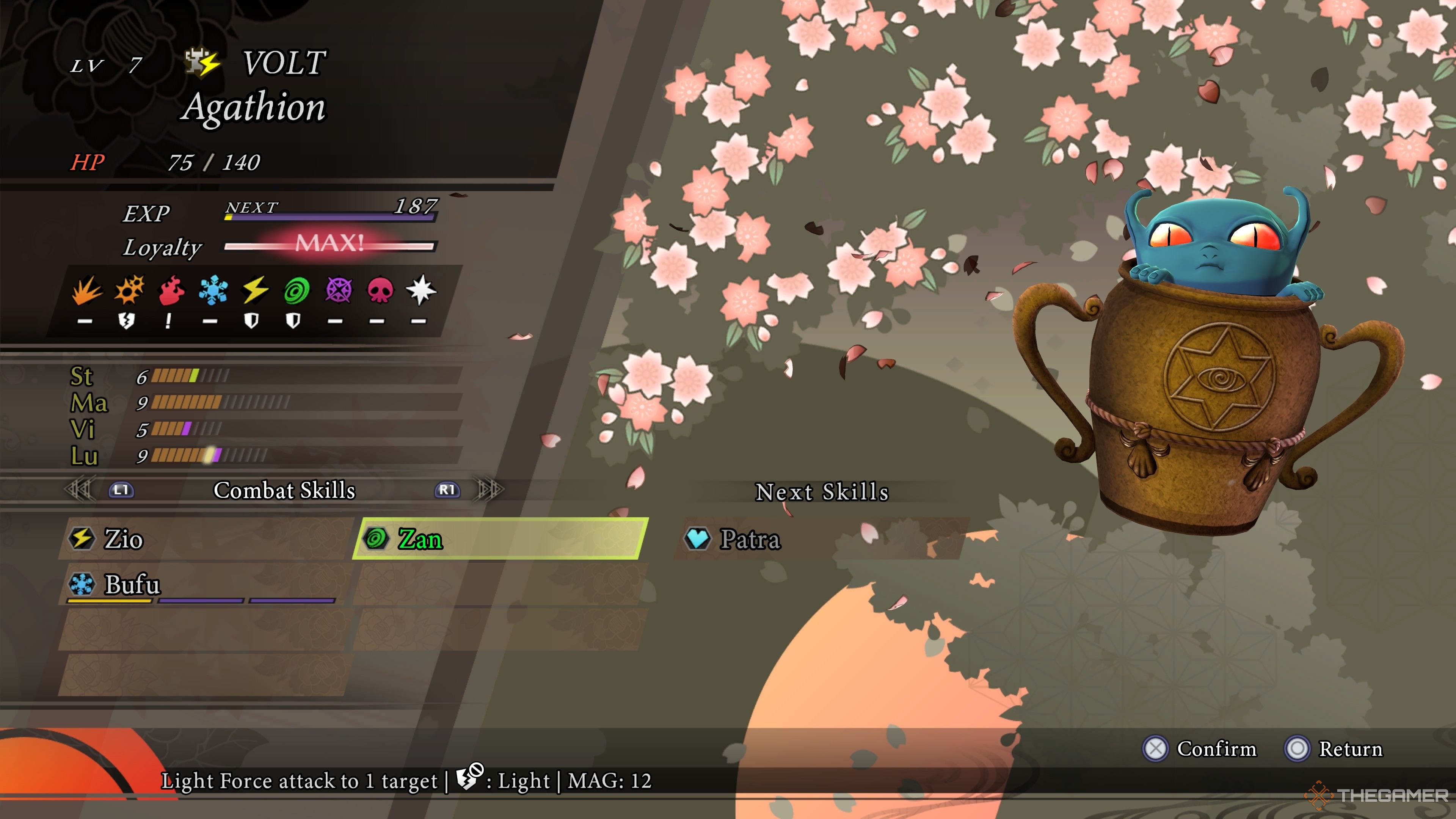Viewport: 1456px width, 819px height.
Task: Click the electric lightning affinity icon
Action: [x=255, y=290]
